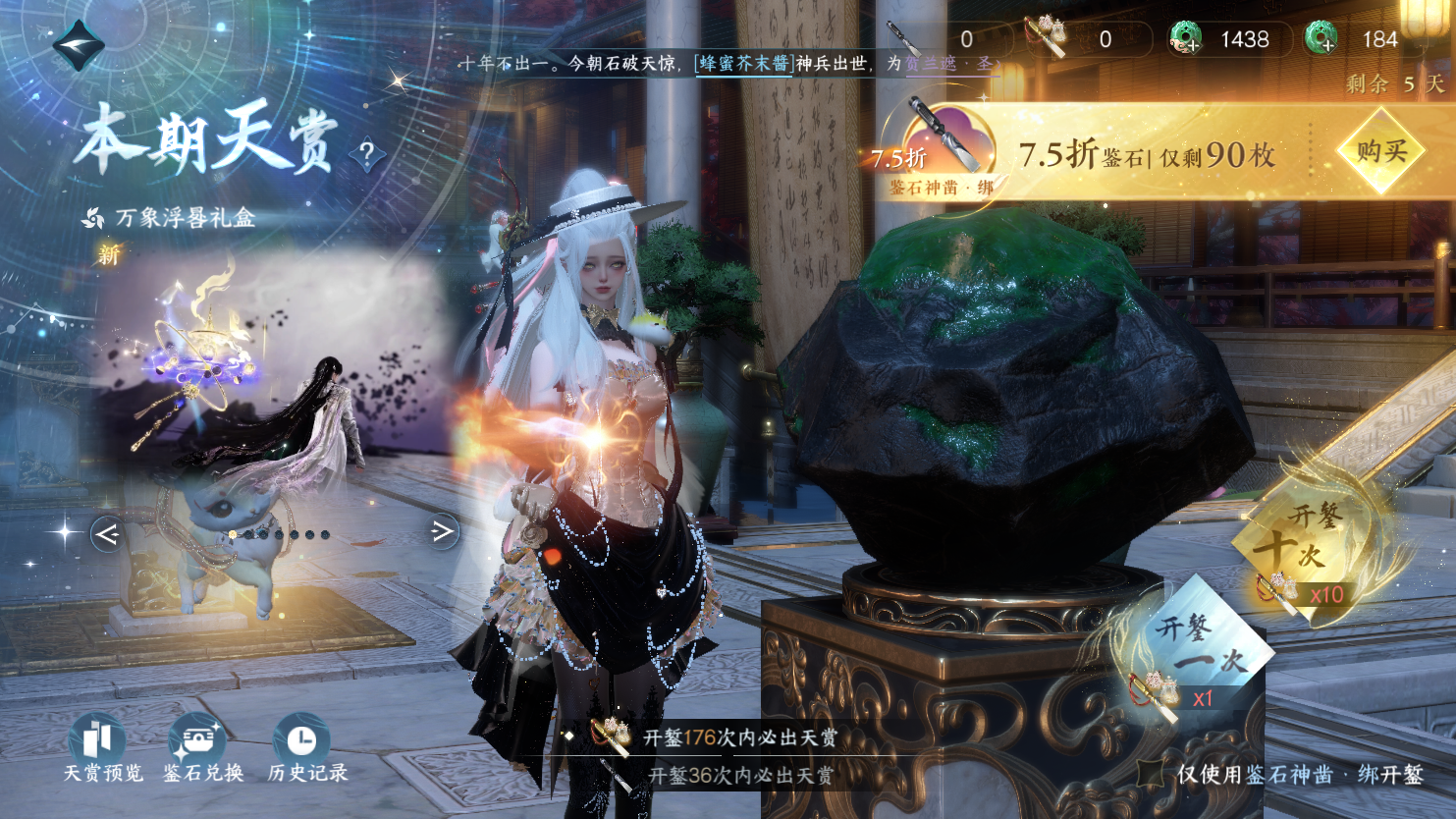This screenshot has width=1456, height=819.
Task: Click the 蜂蜜芥末酱 player name link
Action: coord(744,63)
